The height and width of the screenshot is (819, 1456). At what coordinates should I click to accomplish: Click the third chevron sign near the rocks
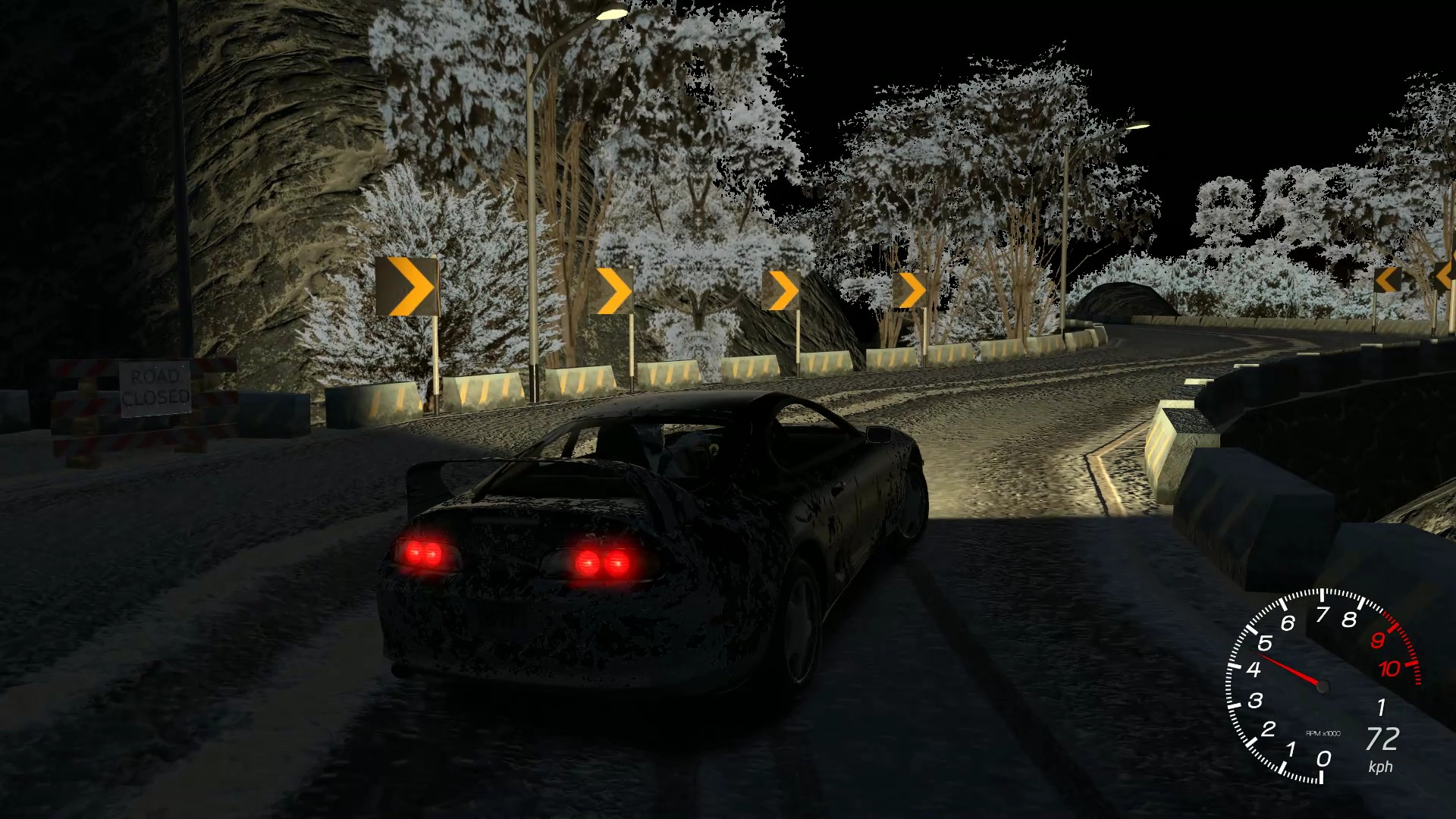tap(781, 289)
